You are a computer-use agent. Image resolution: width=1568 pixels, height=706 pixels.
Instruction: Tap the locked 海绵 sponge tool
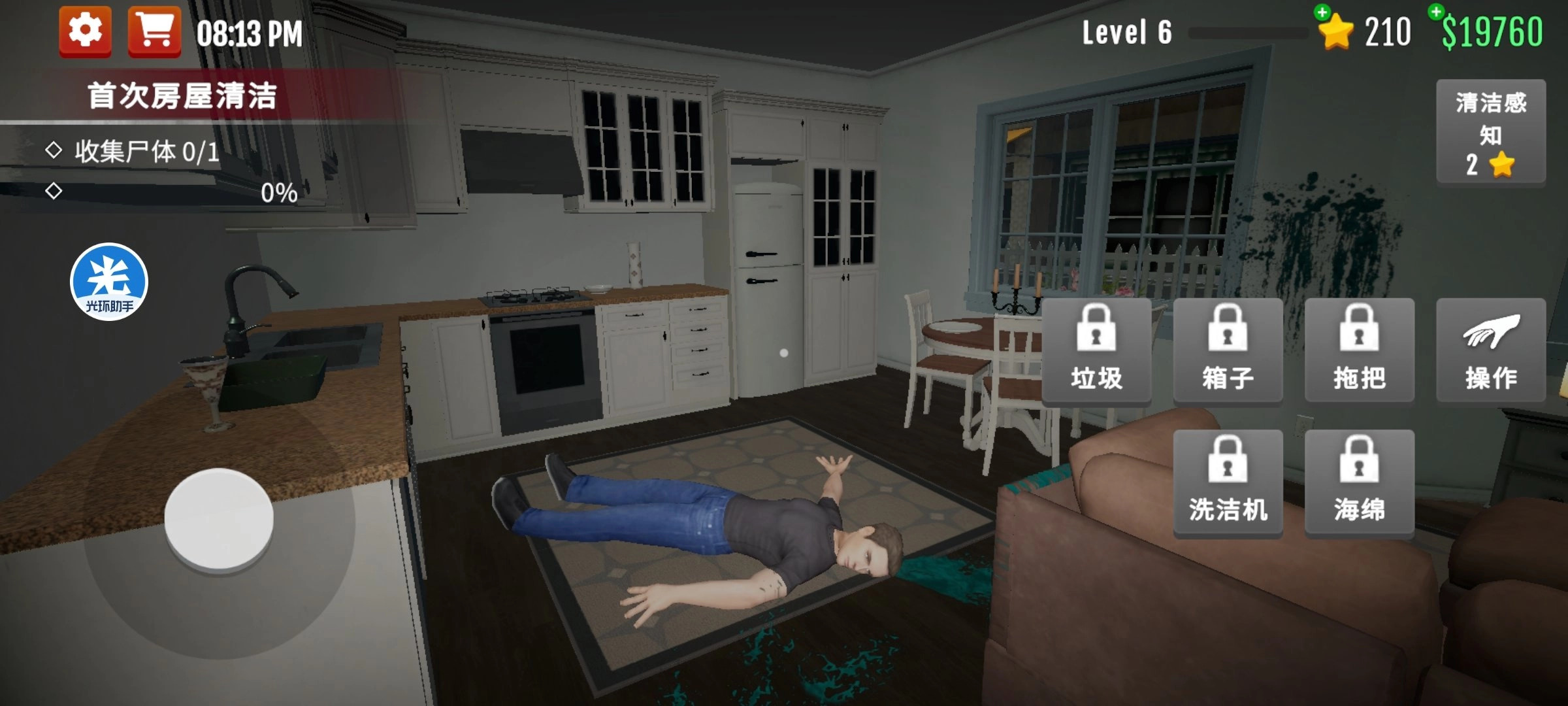tap(1359, 482)
